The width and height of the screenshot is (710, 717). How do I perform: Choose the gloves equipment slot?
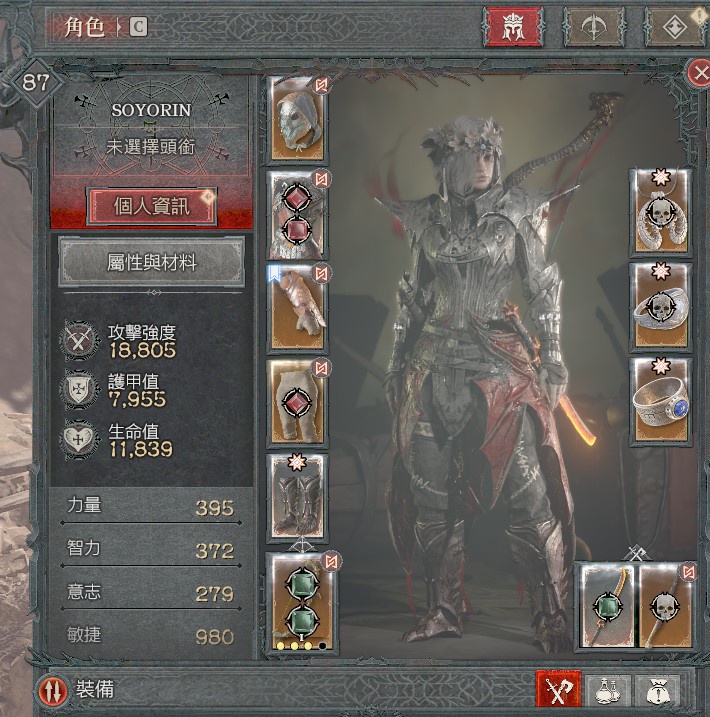[297, 309]
